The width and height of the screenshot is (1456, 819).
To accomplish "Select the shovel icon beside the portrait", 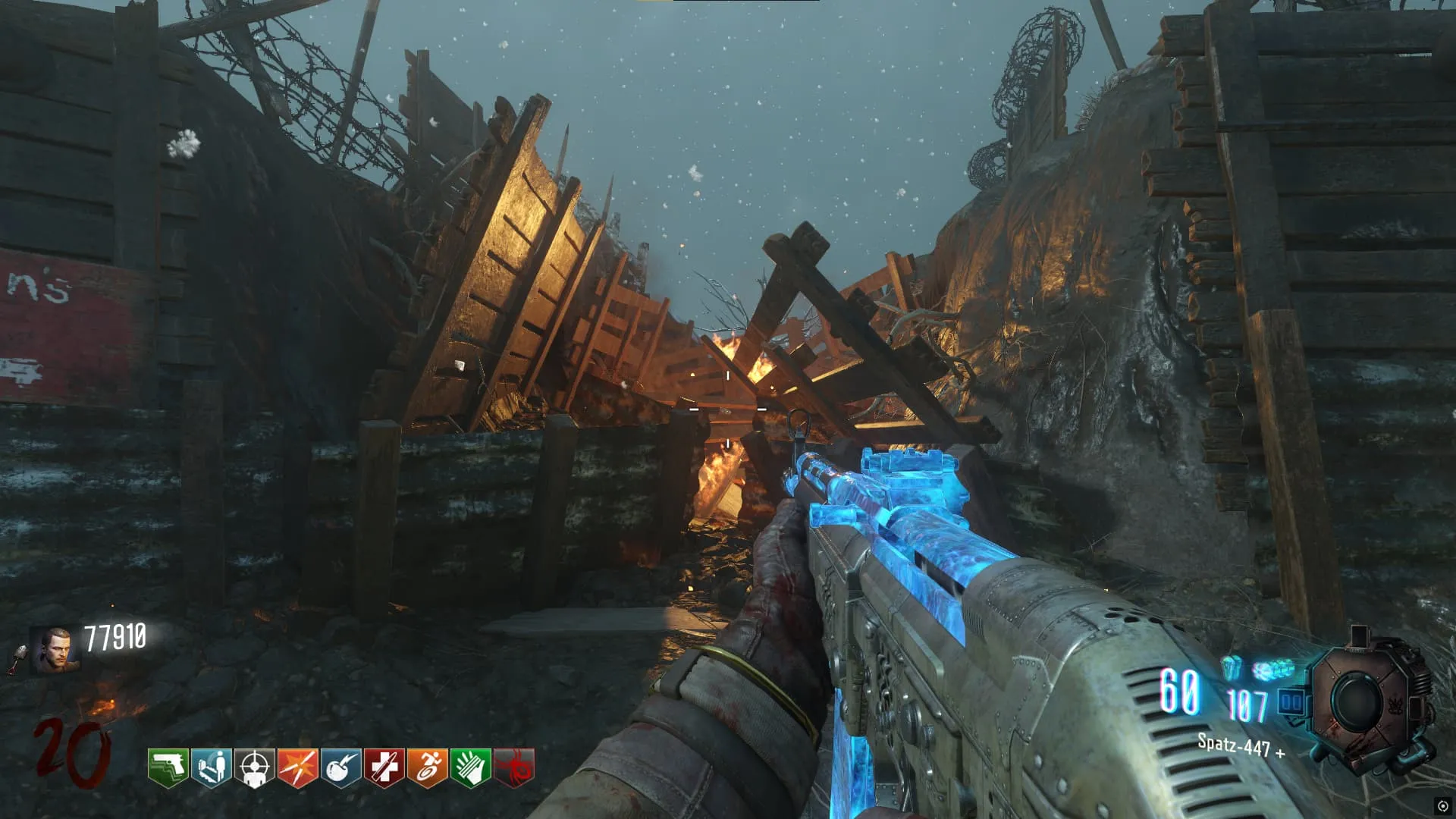I will click(18, 657).
